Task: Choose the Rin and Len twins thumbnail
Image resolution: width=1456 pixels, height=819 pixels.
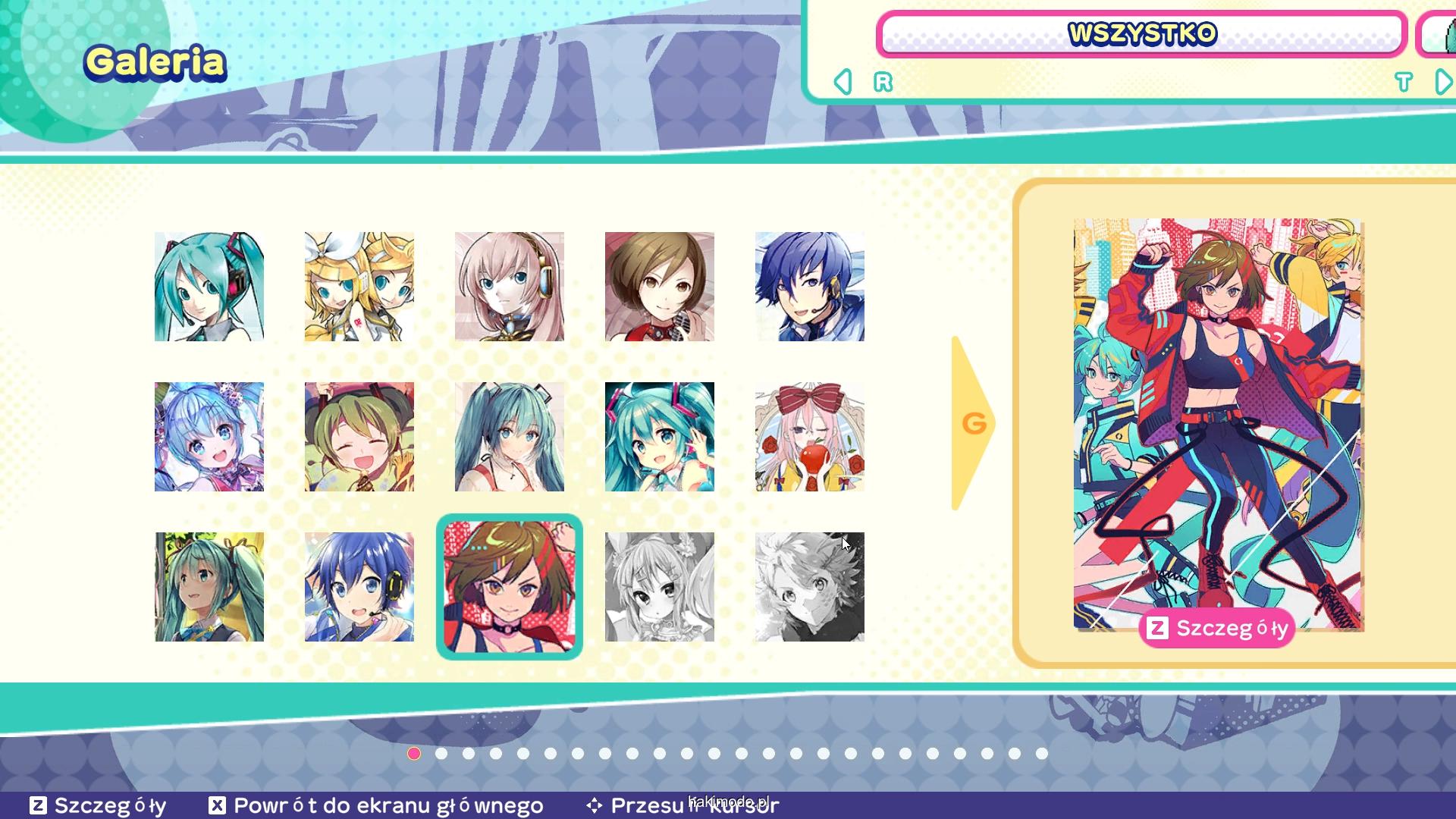Action: (x=359, y=287)
